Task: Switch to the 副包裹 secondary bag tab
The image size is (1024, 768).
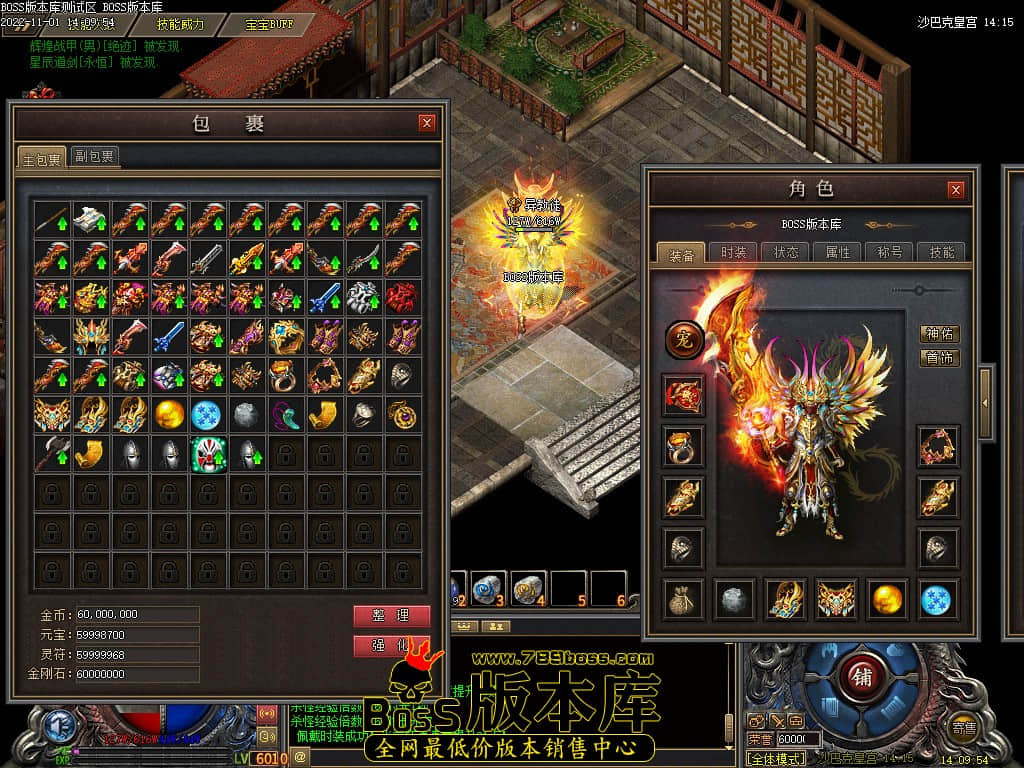Action: (x=95, y=156)
